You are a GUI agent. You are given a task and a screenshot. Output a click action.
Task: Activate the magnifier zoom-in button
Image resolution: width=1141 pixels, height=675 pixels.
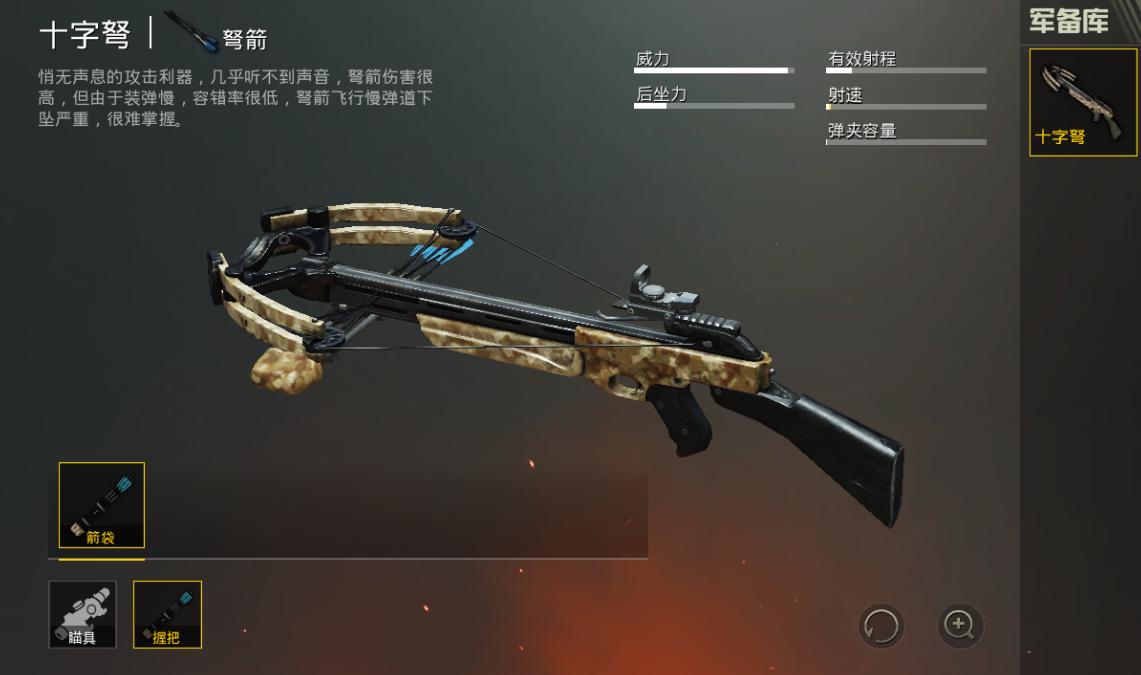[x=960, y=626]
